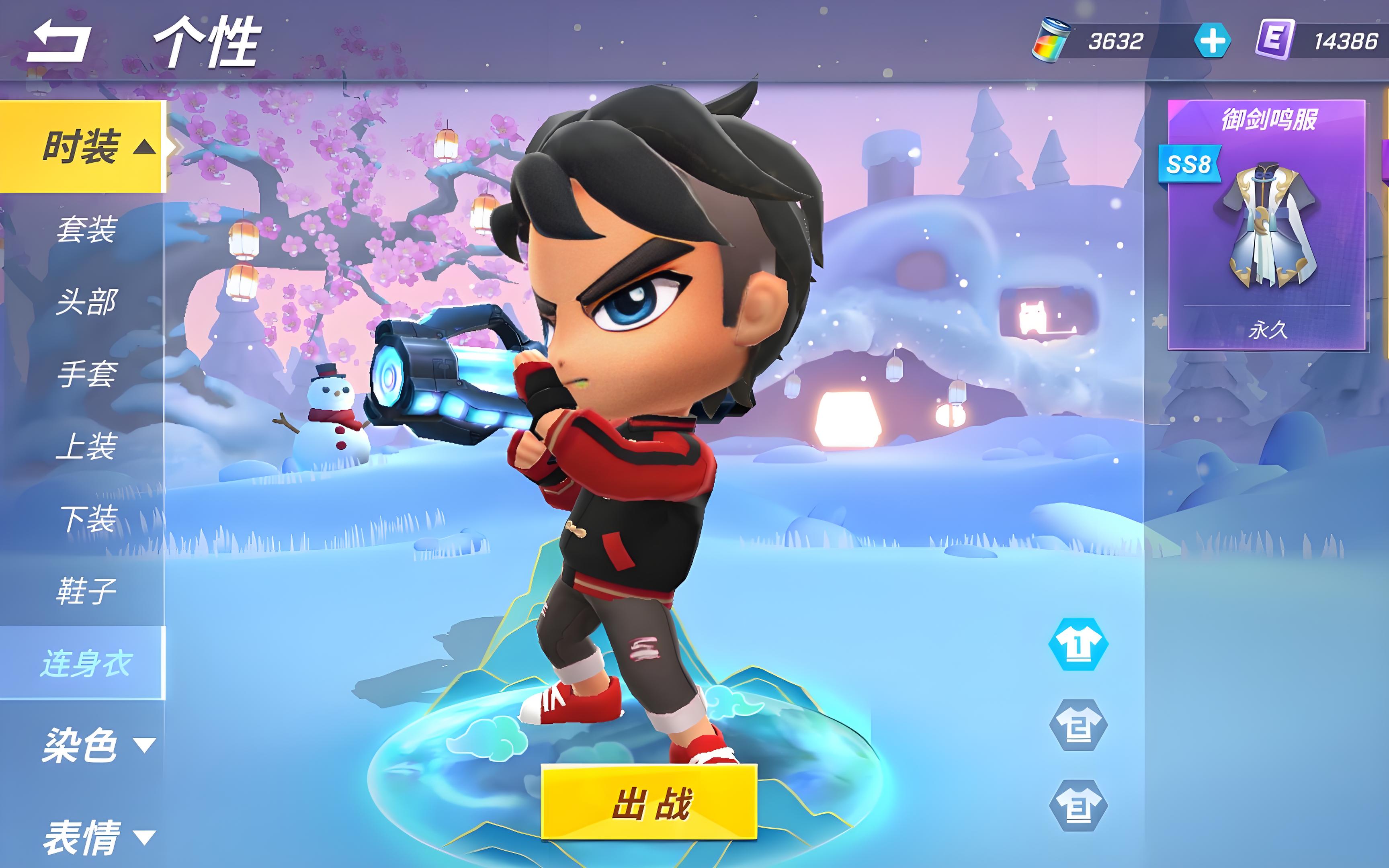The height and width of the screenshot is (868, 1389).
Task: Choose the 手套 gloves category
Action: 86,374
